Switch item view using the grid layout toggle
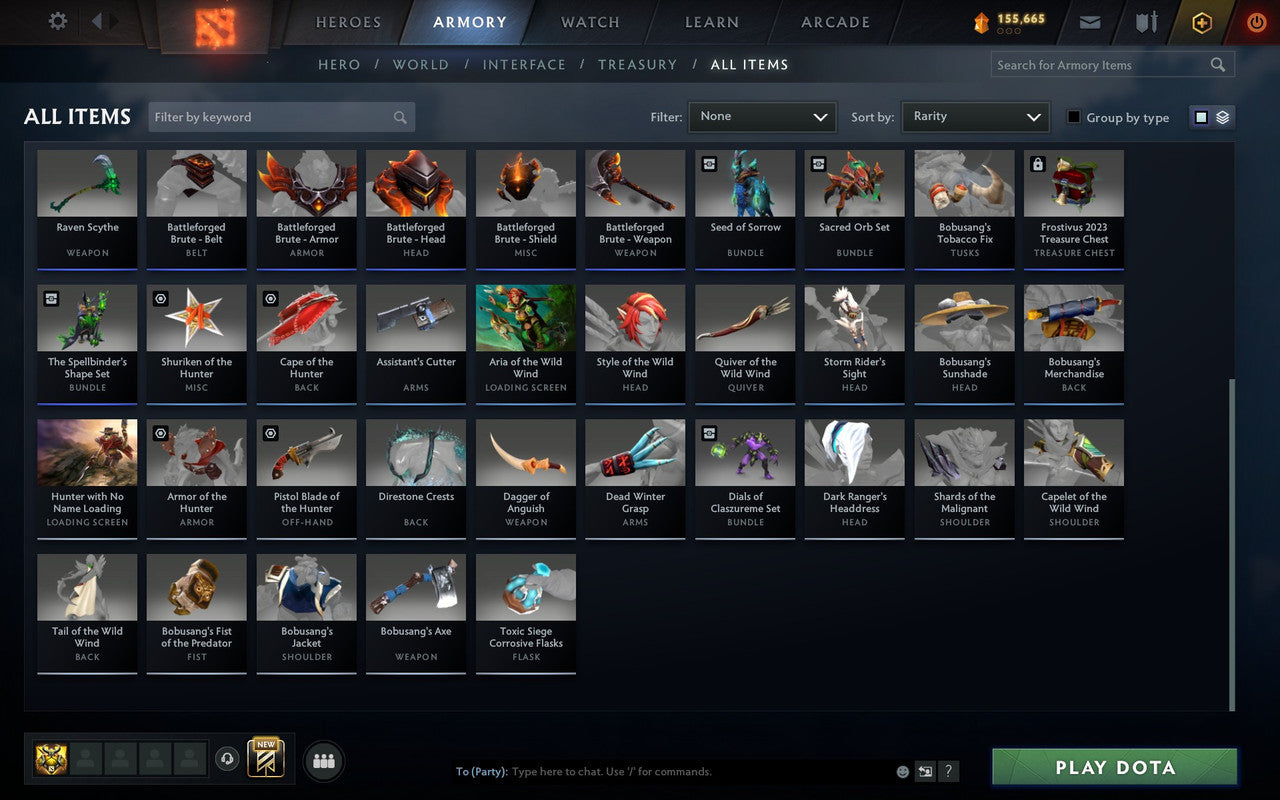The image size is (1280, 800). pos(1202,116)
